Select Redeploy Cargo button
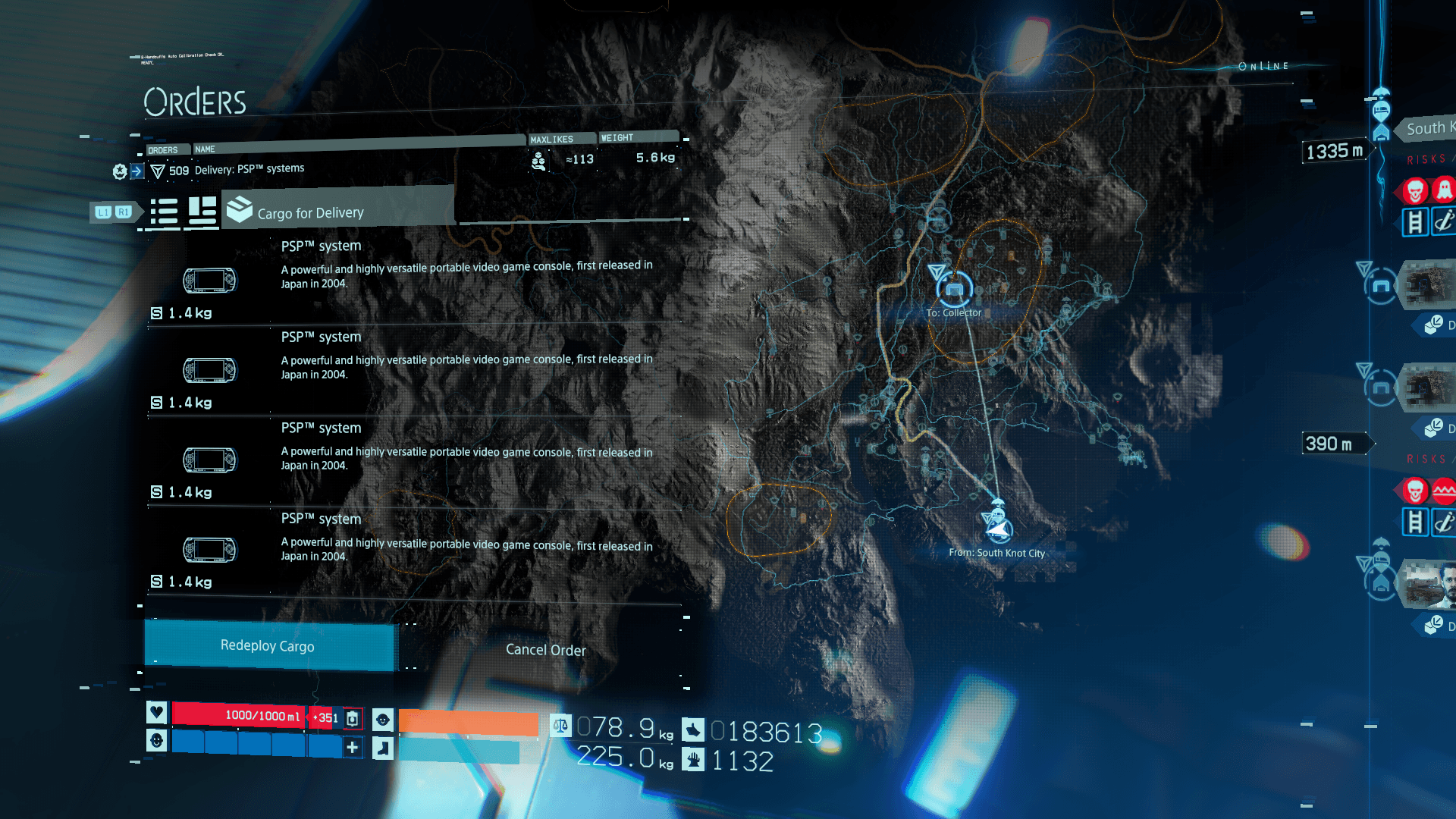The height and width of the screenshot is (819, 1456). (268, 646)
